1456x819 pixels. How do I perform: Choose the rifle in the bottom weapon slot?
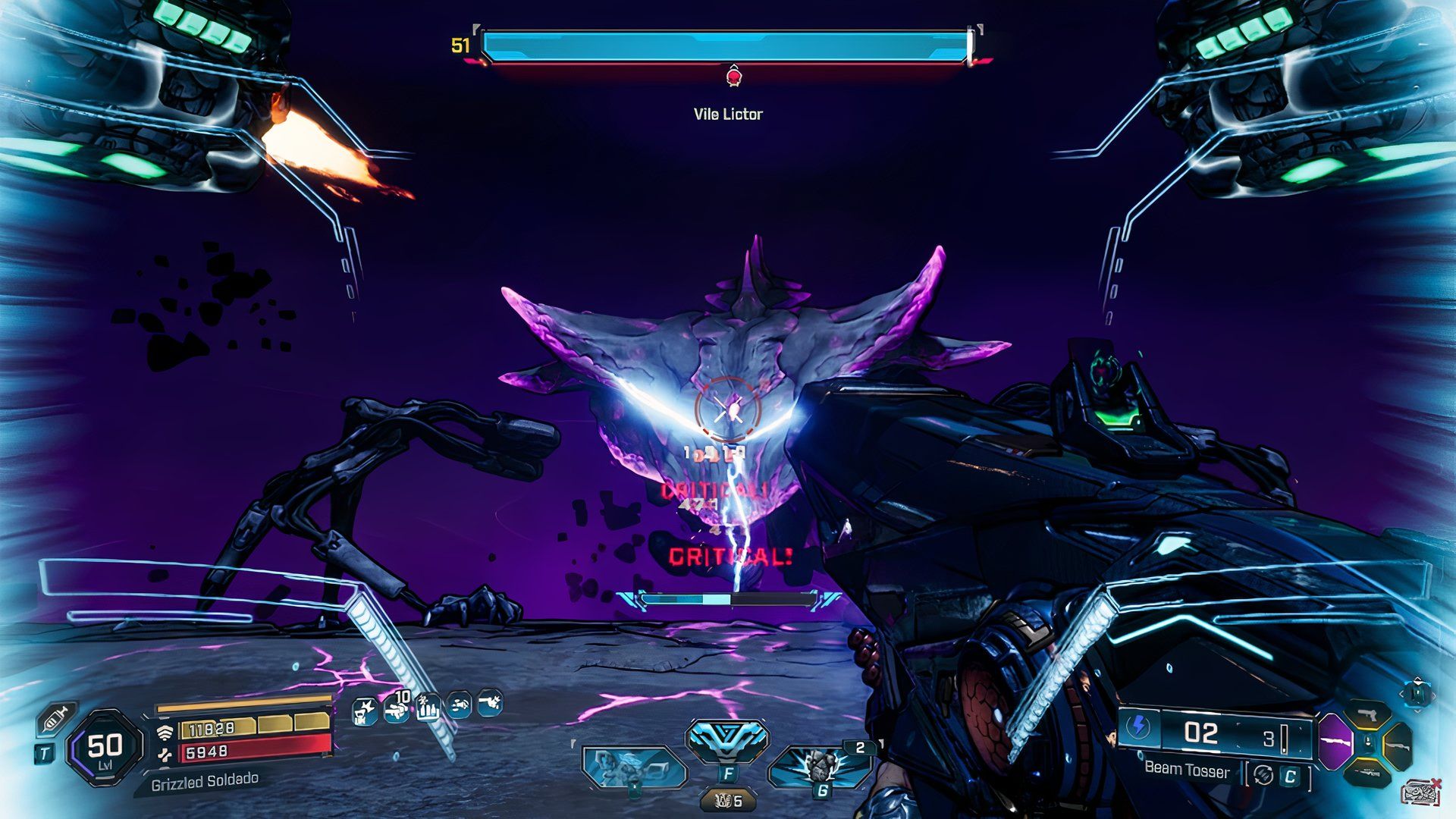pyautogui.click(x=1368, y=772)
